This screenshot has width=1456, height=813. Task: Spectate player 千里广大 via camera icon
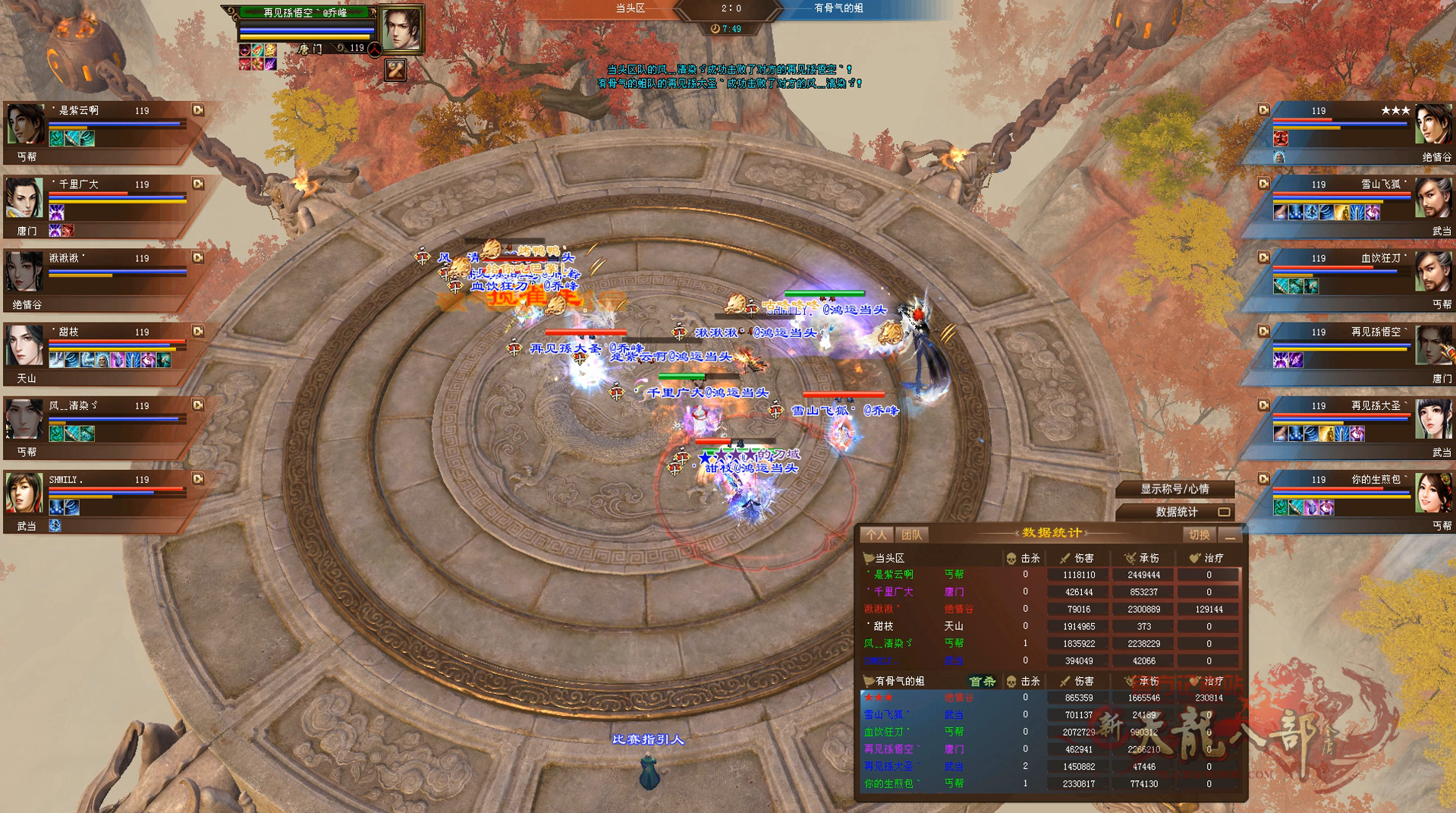pyautogui.click(x=198, y=184)
